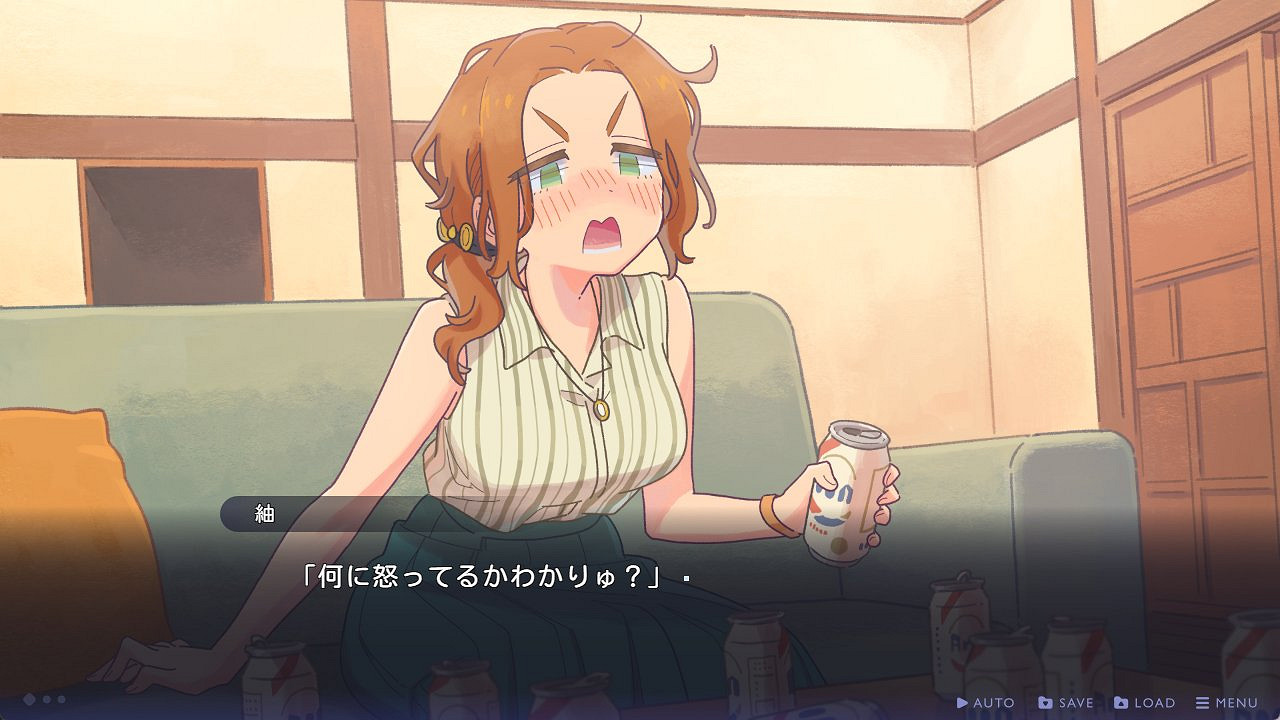Open the LOAD screen
The width and height of the screenshot is (1280, 720).
1140,702
